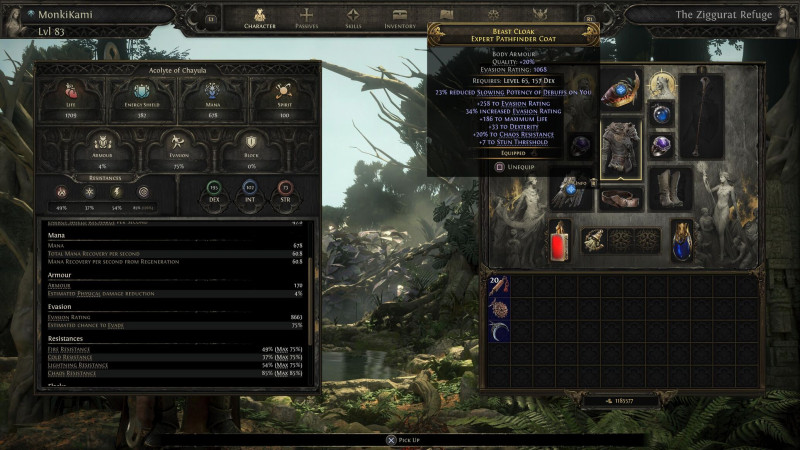Select the blue gem ring slot

tap(661, 115)
